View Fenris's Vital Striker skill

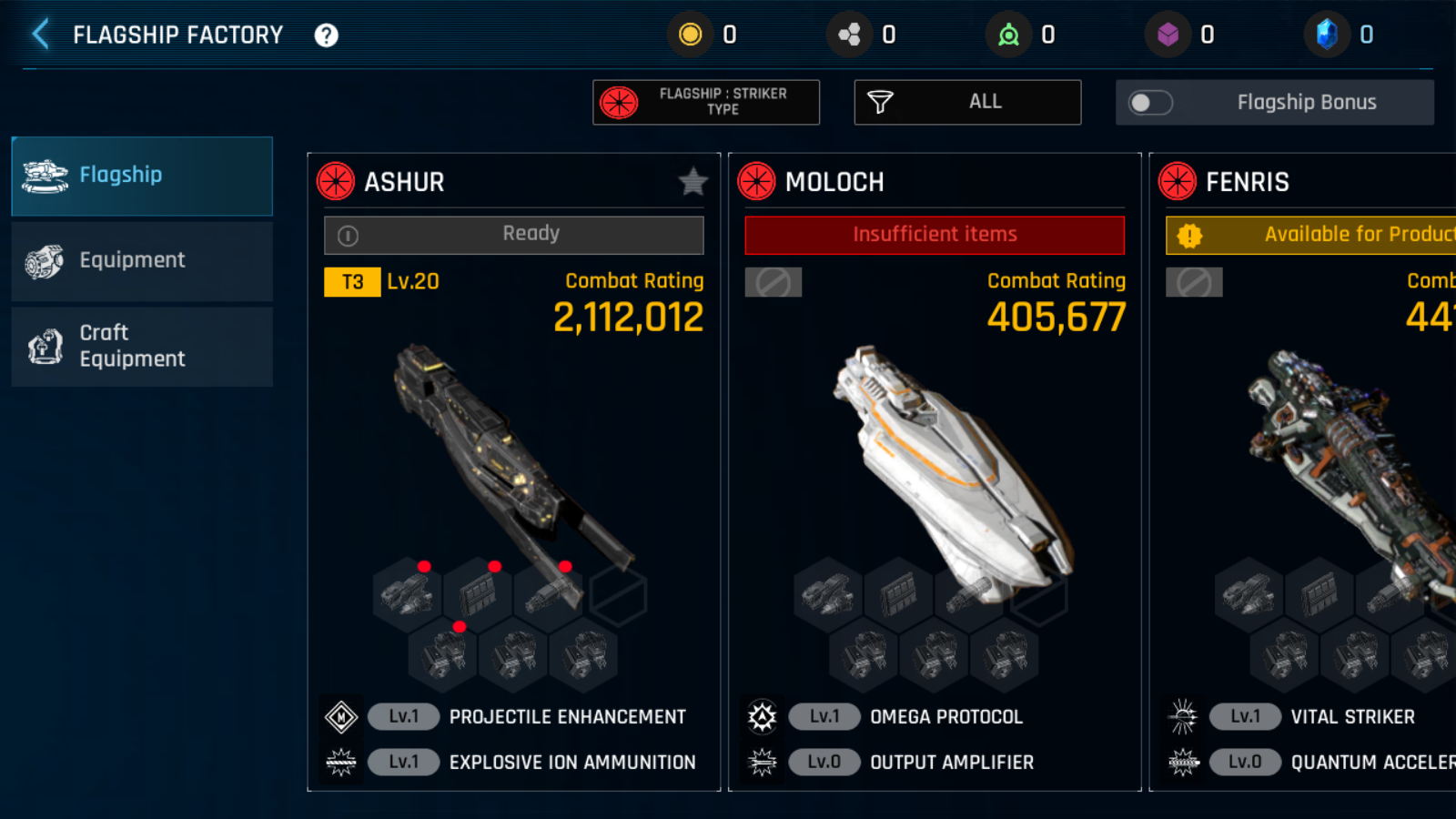click(1352, 717)
